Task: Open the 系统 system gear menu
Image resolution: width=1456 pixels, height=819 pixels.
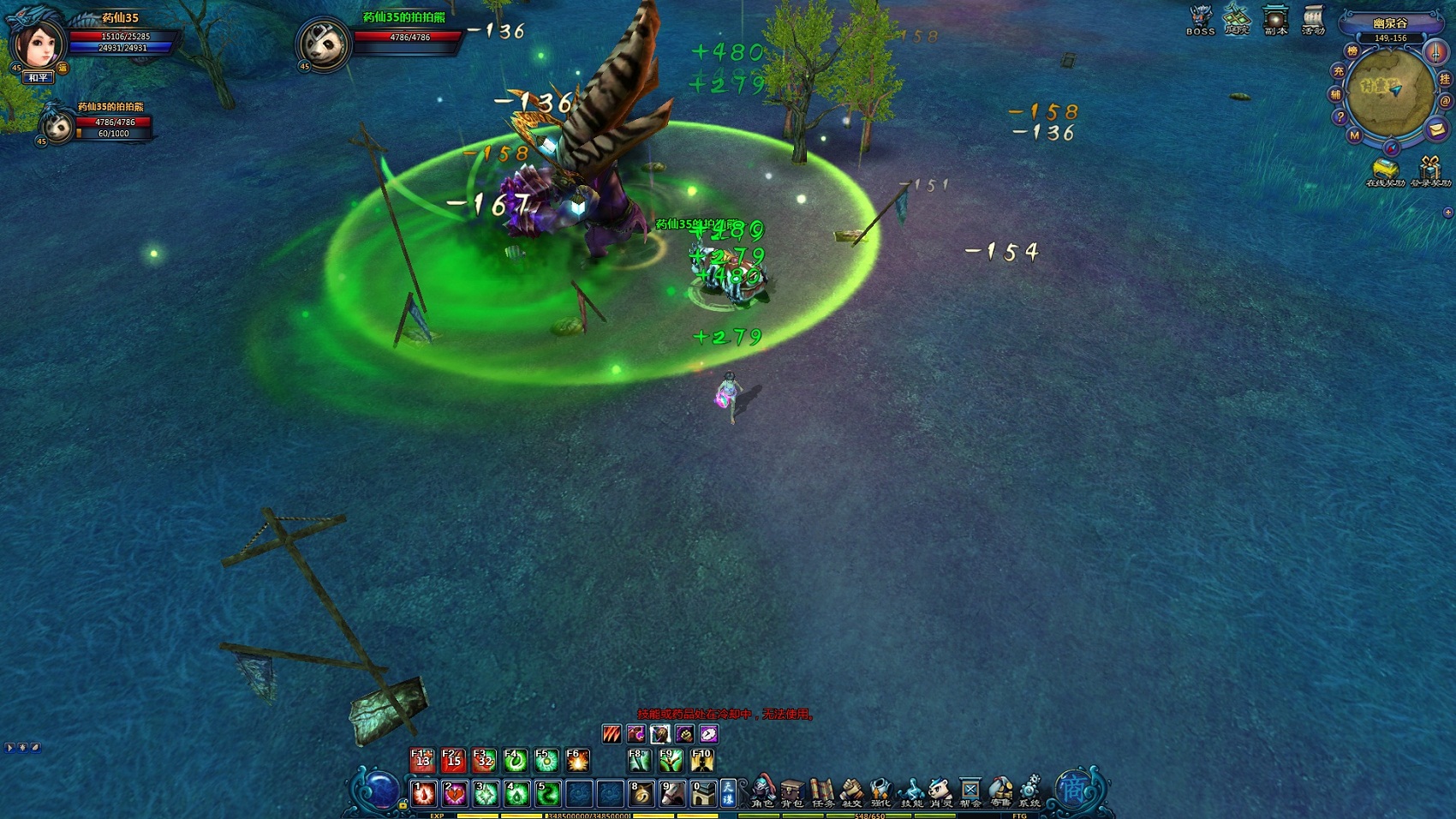Action: (x=1029, y=792)
